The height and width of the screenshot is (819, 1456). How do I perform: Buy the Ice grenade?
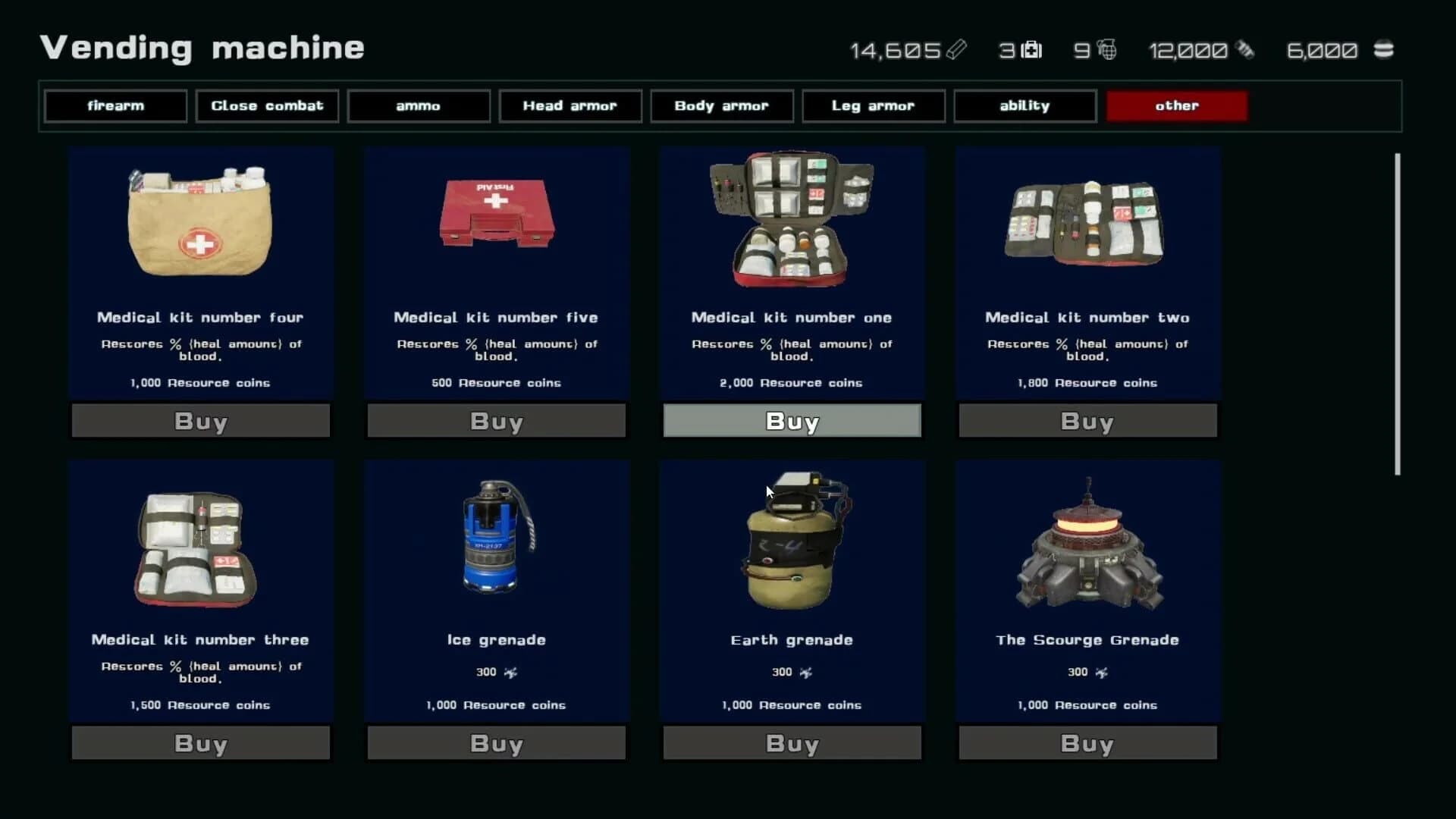(496, 743)
